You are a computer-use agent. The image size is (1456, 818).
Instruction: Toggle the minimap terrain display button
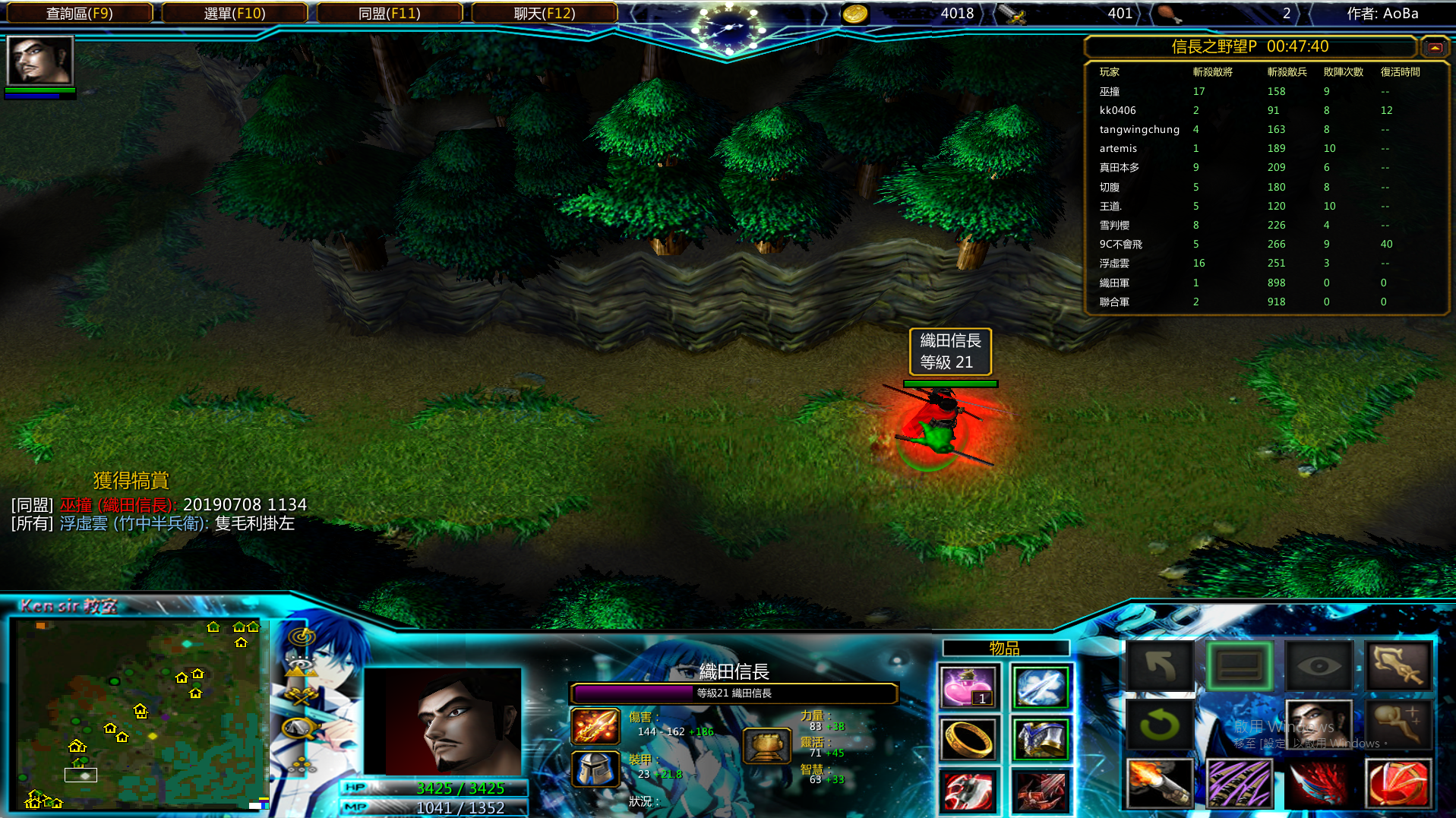tap(301, 668)
